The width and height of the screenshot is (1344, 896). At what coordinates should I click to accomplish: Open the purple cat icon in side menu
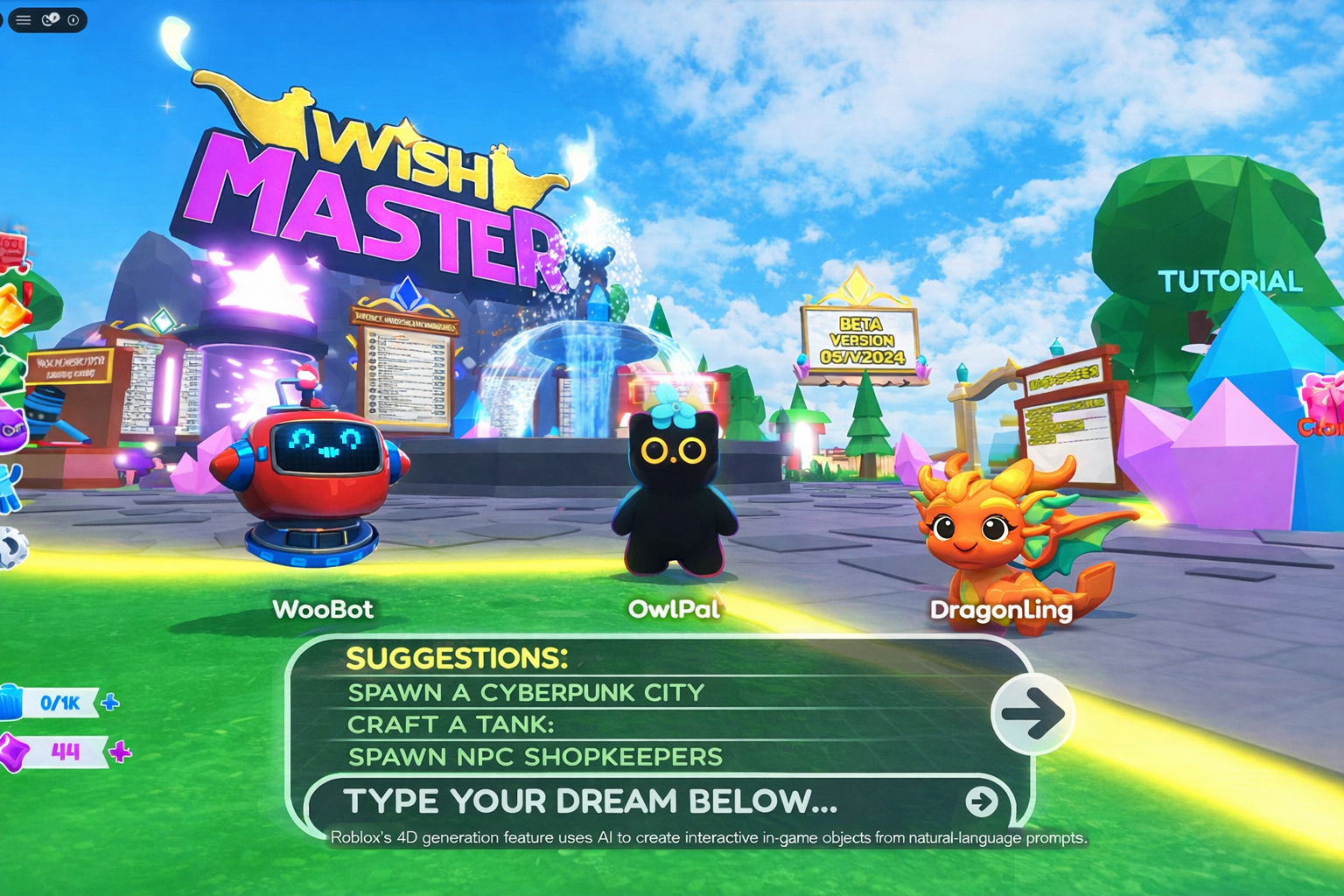[10, 430]
